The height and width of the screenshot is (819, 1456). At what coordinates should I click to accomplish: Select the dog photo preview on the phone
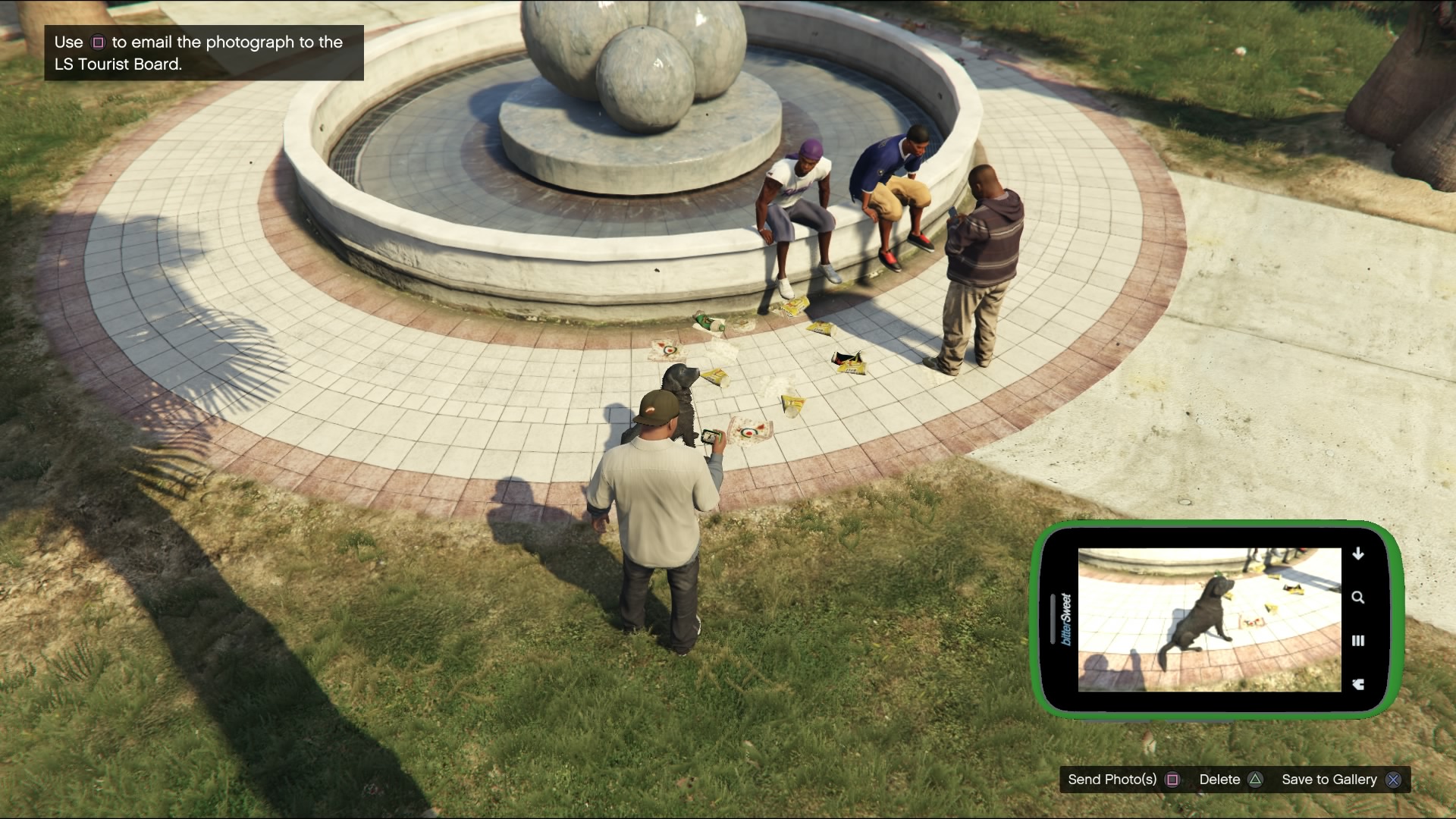(1209, 620)
